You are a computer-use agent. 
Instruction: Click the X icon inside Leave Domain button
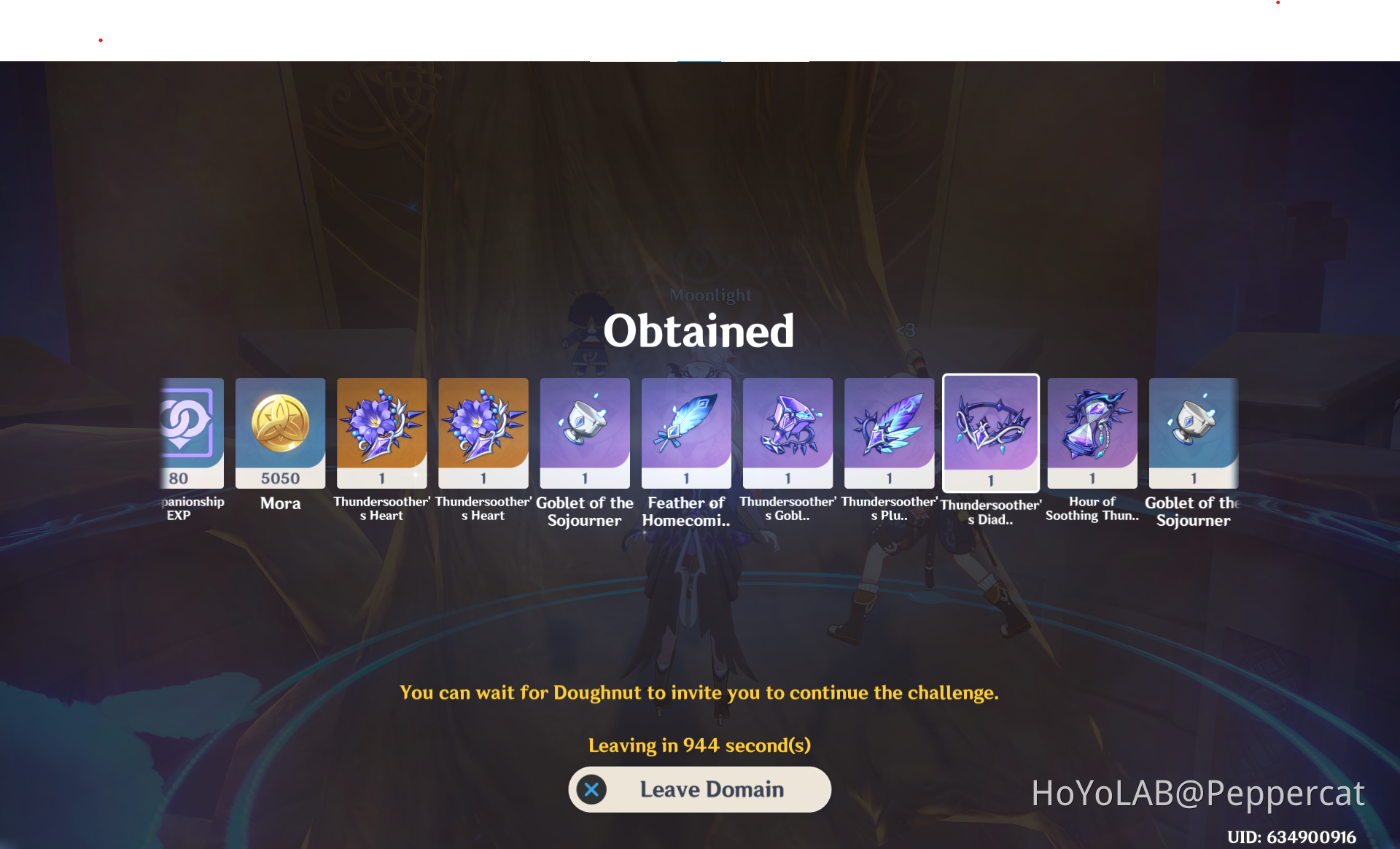(x=591, y=789)
